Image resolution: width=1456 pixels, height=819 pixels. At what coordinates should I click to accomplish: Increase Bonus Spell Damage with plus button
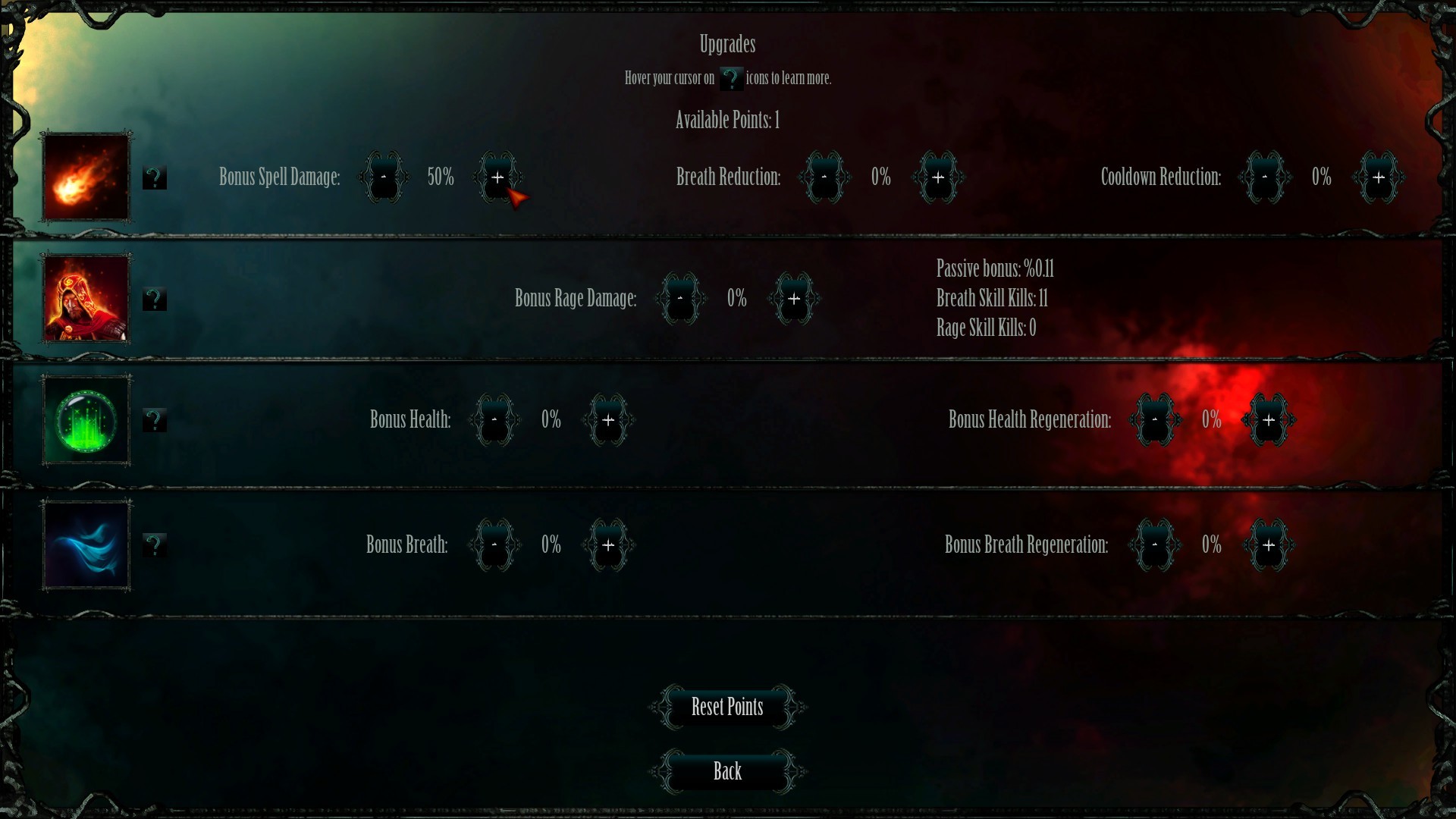(498, 177)
